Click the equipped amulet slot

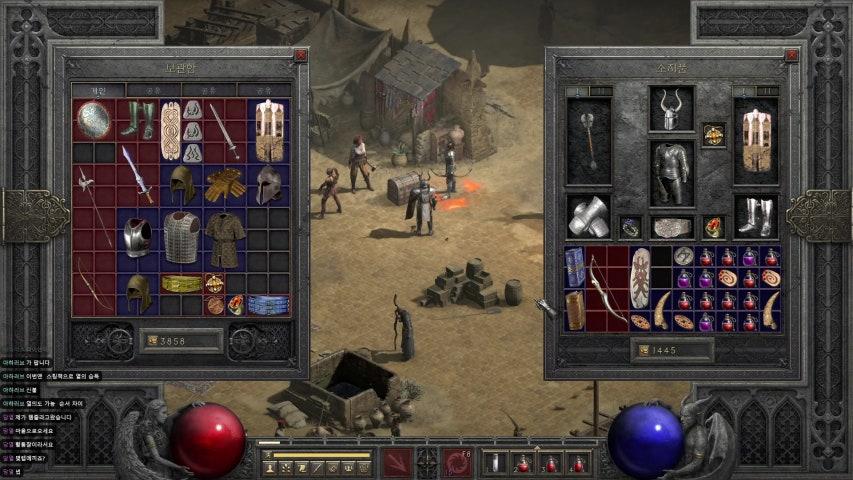[x=713, y=134]
